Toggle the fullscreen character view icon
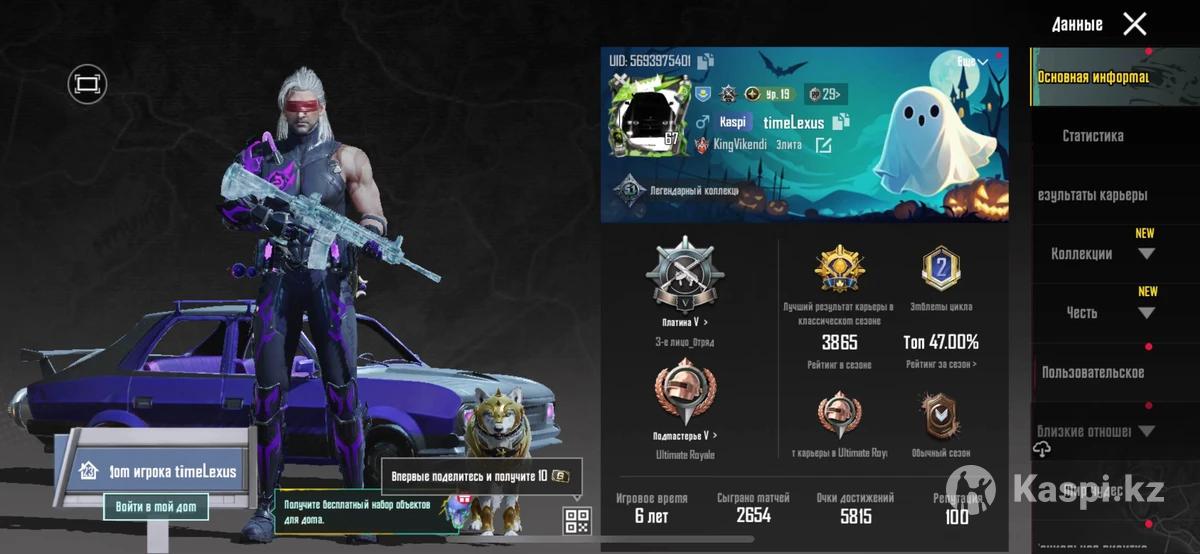The height and width of the screenshot is (554, 1200). 87,84
